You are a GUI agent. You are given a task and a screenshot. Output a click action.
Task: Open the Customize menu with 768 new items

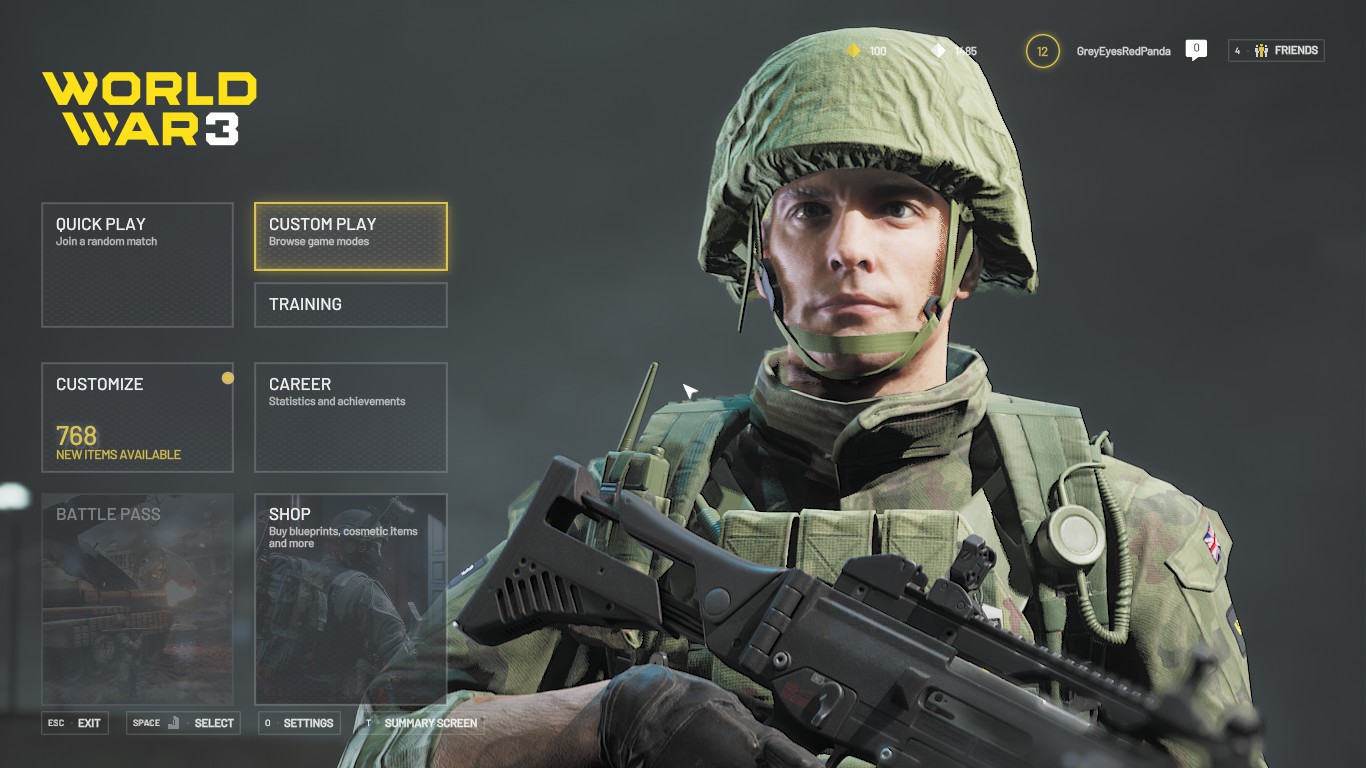(137, 417)
